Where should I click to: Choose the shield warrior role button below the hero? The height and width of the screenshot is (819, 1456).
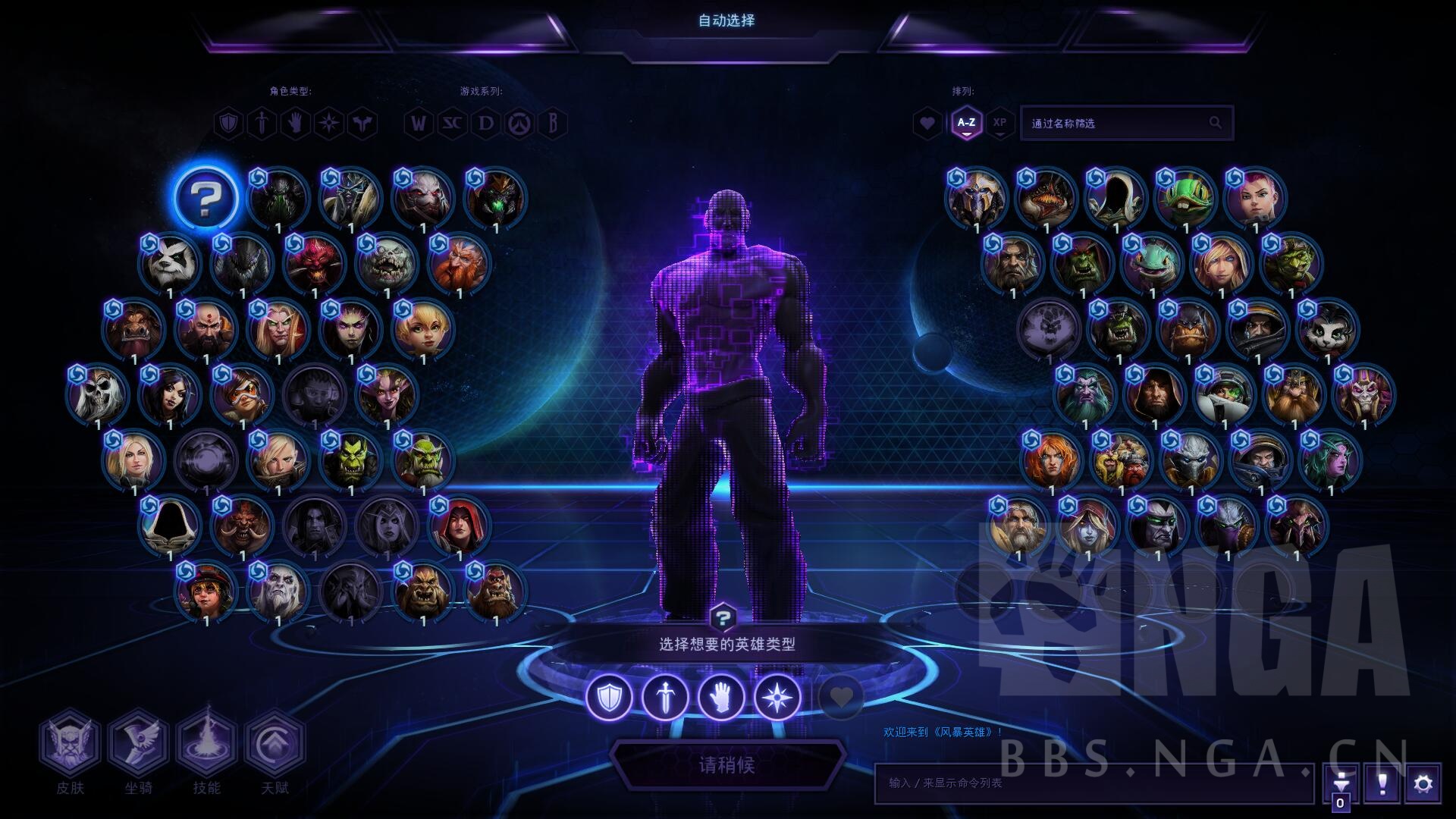coord(610,696)
